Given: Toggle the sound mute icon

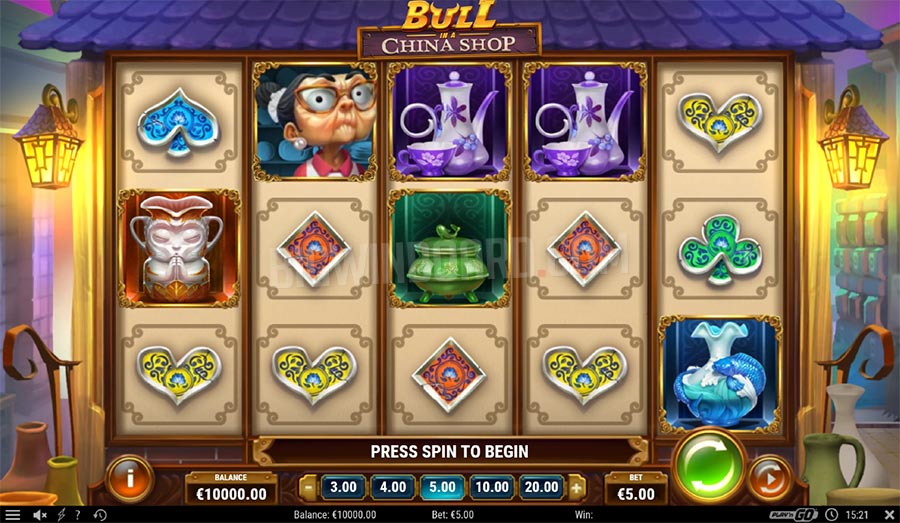Looking at the screenshot, I should [x=40, y=515].
